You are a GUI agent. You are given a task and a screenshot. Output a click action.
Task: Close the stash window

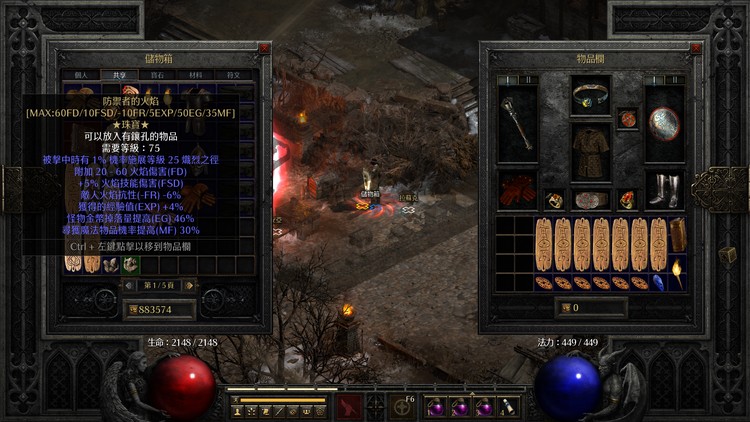pos(264,48)
